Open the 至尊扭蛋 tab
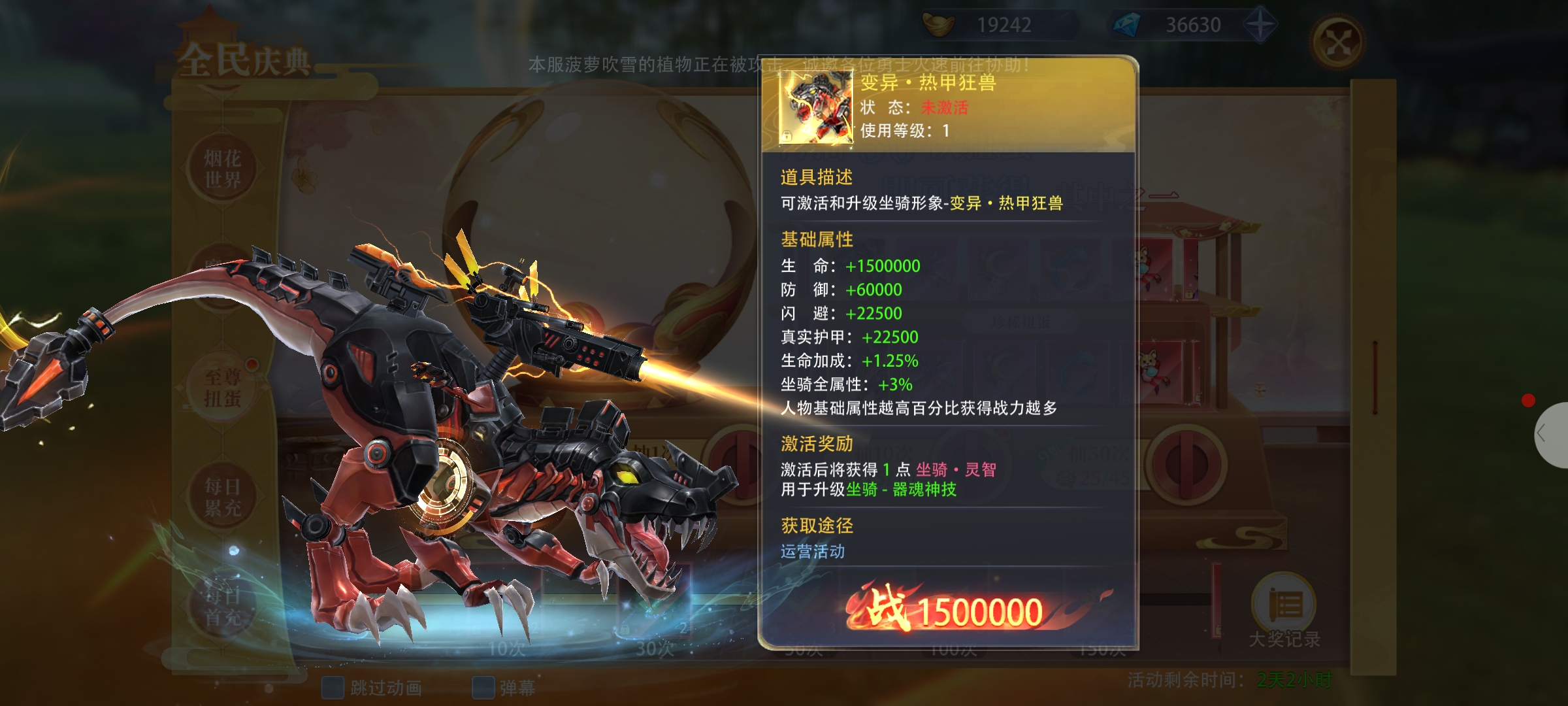The image size is (1568, 706). 223,387
